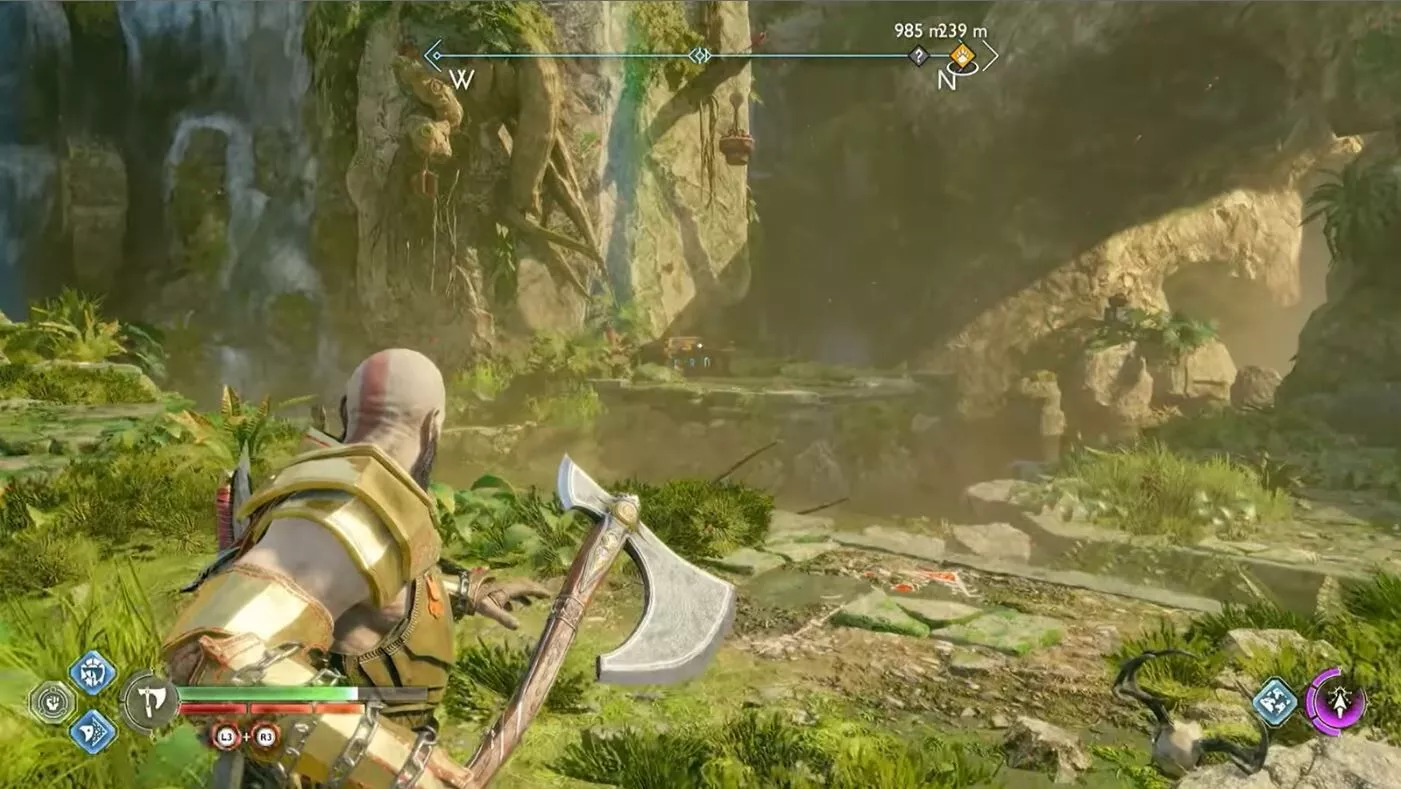Select the octagonal resurrection stone icon

point(53,700)
